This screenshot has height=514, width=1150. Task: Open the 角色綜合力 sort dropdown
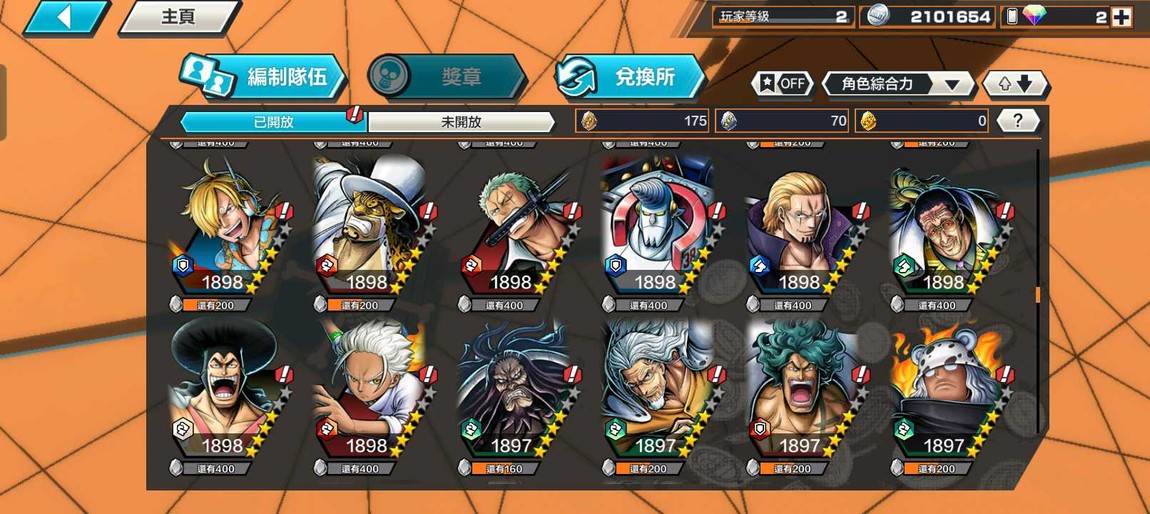click(x=898, y=84)
